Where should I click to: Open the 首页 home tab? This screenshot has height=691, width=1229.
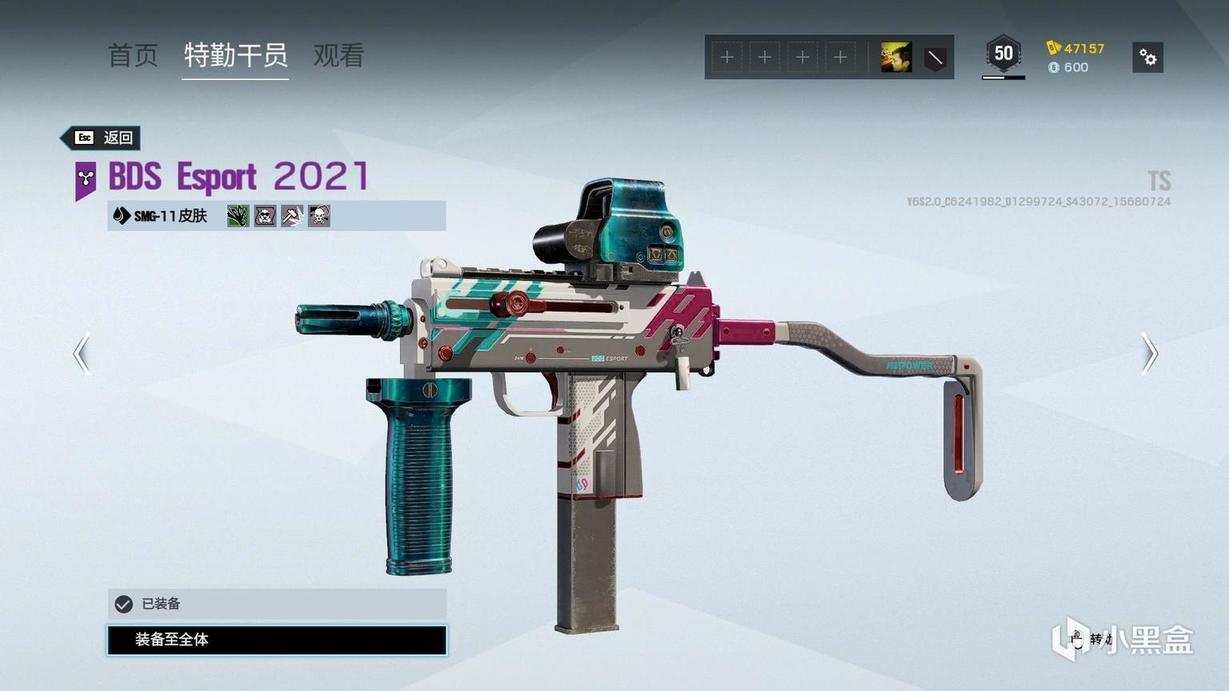pyautogui.click(x=133, y=56)
